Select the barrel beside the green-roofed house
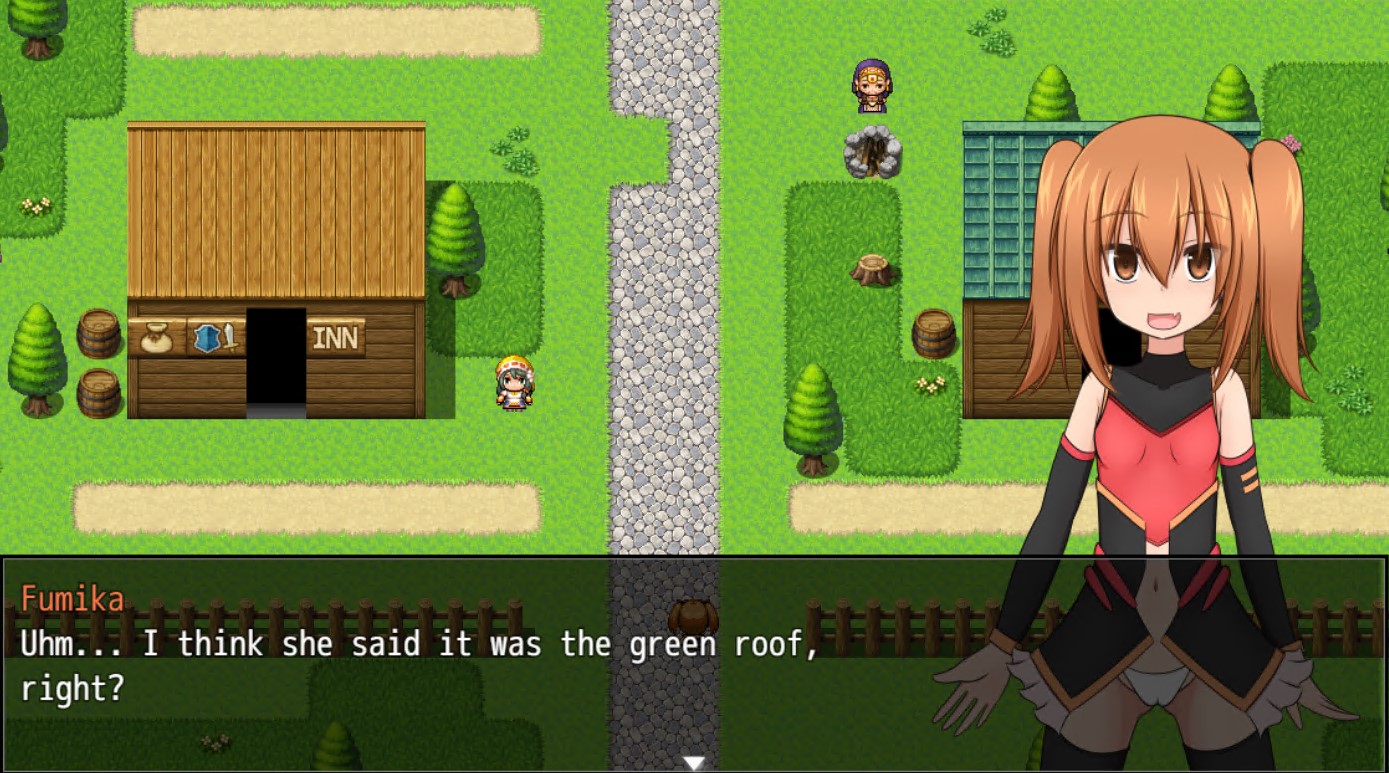 click(x=936, y=333)
